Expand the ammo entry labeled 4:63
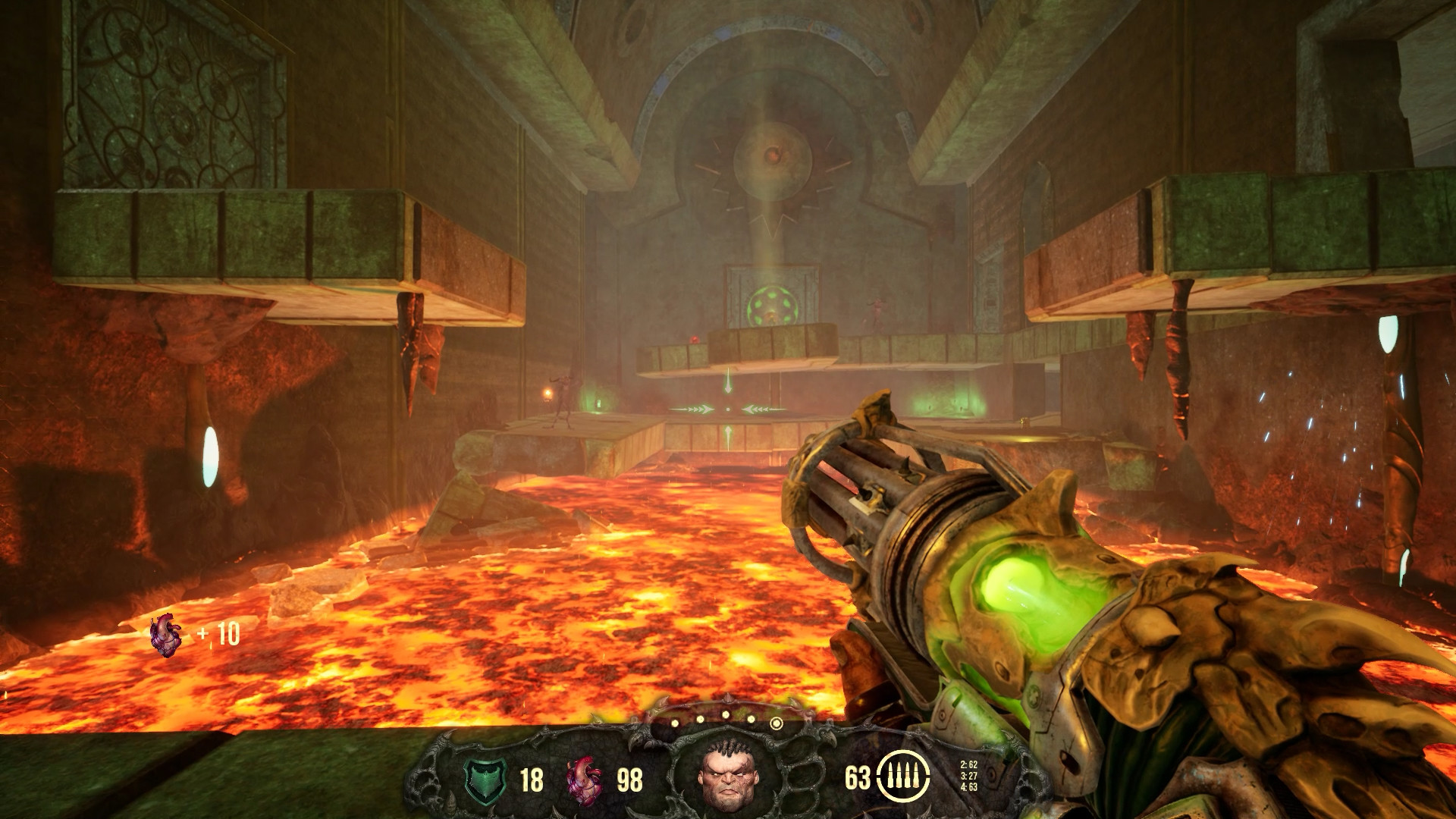 coord(968,786)
